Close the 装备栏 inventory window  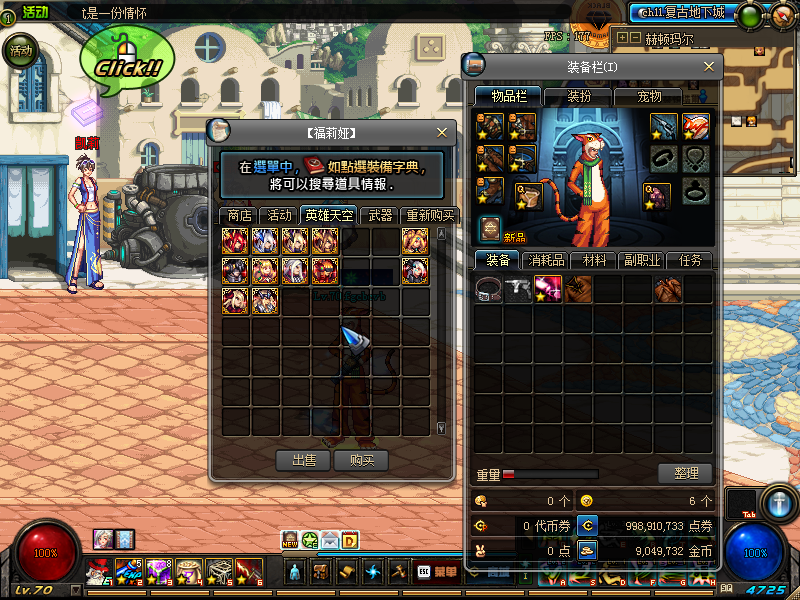click(710, 67)
